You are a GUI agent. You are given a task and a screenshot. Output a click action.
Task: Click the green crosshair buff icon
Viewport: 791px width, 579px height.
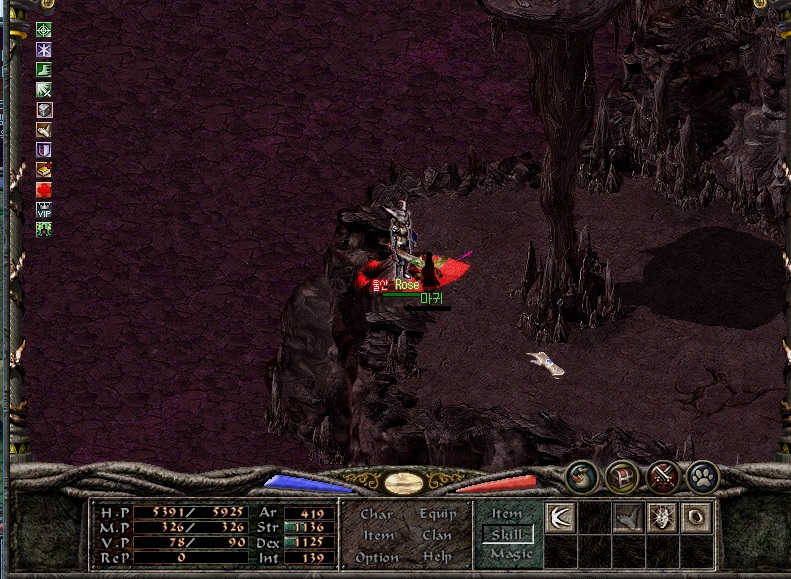44,30
